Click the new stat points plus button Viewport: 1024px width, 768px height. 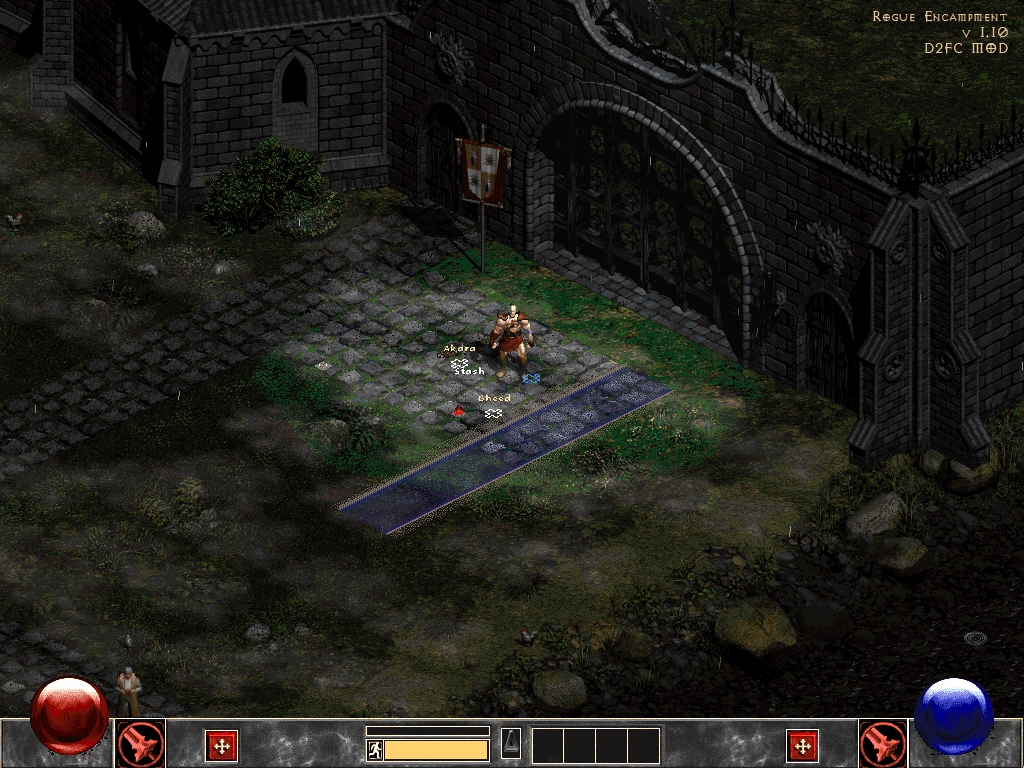pos(221,745)
